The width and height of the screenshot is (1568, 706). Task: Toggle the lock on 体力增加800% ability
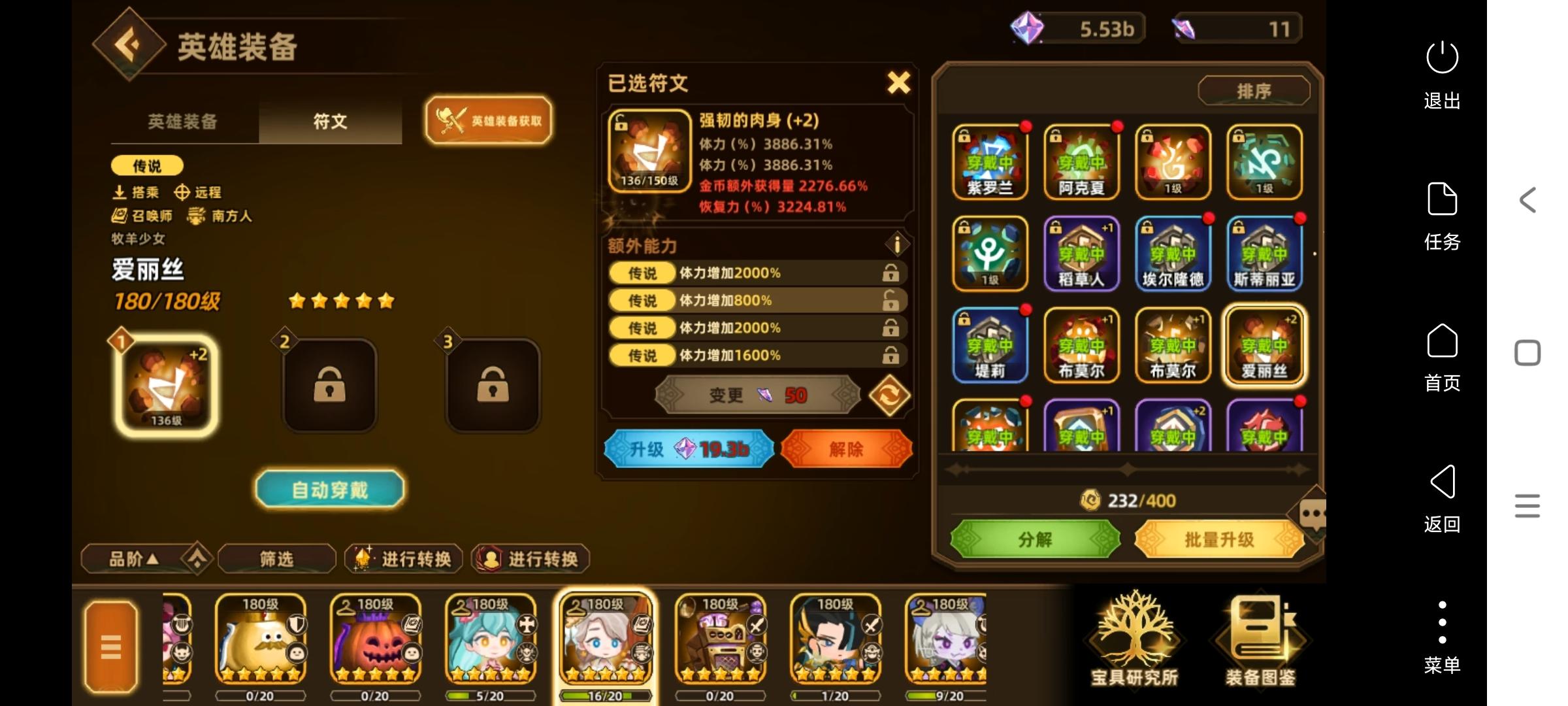890,300
